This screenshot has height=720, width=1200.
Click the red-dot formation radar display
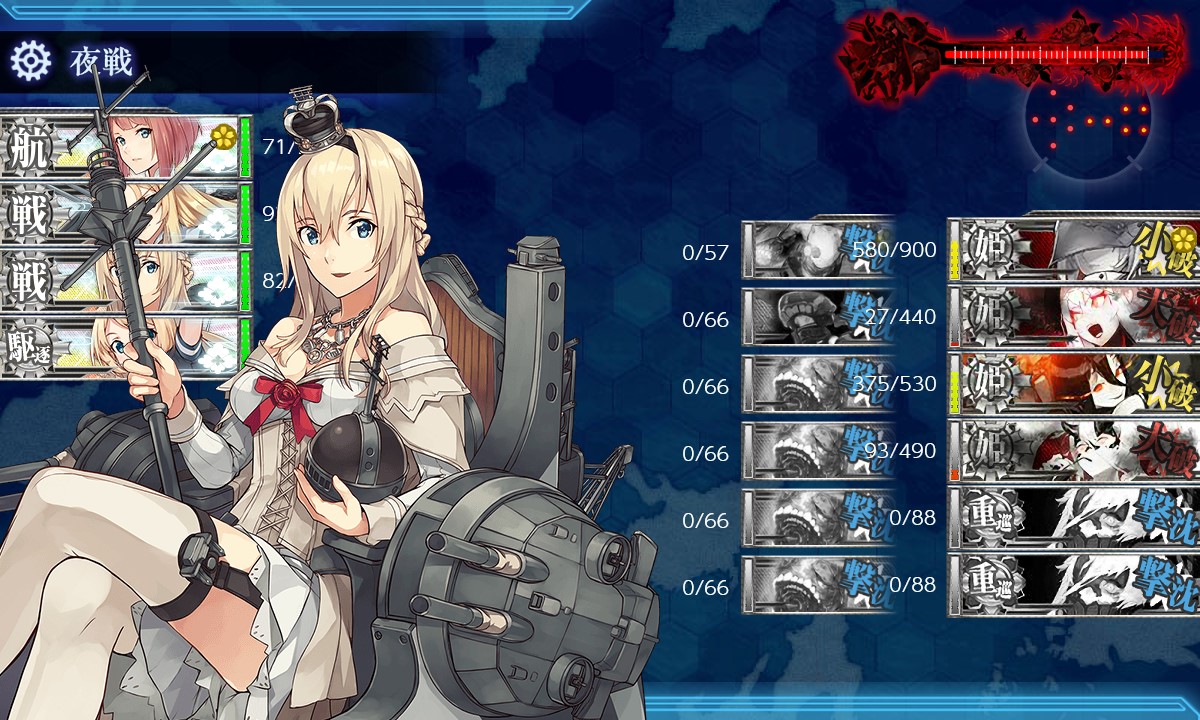coord(1088,120)
